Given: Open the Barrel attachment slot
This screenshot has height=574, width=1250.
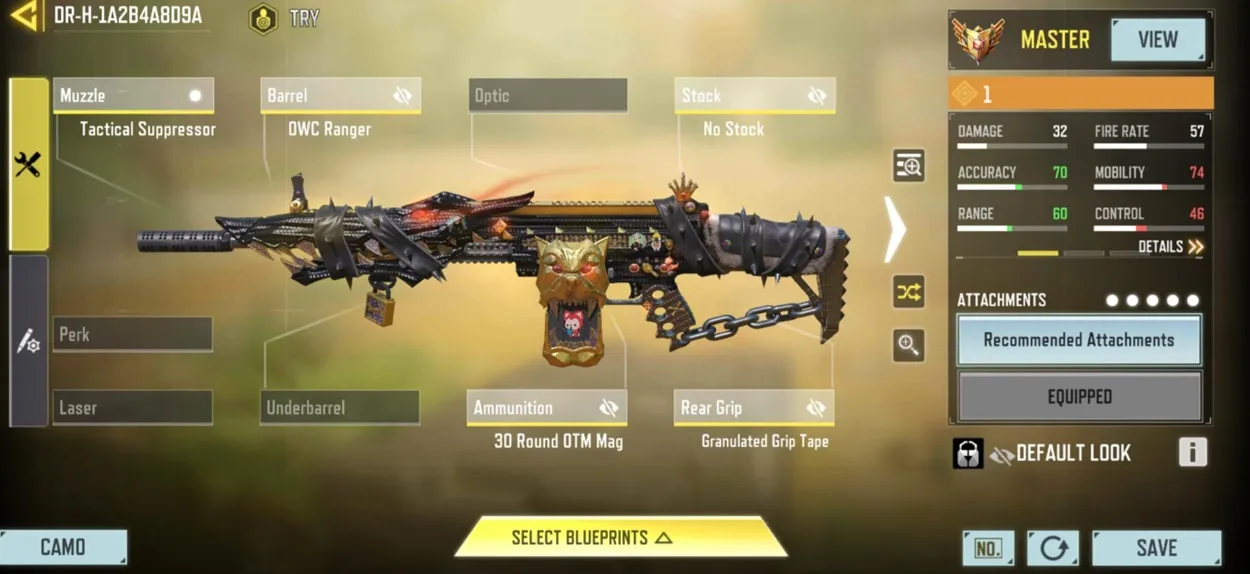Looking at the screenshot, I should (340, 96).
